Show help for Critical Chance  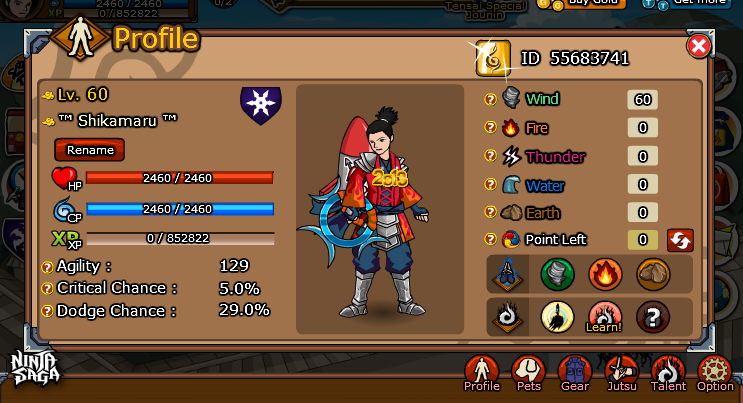(x=47, y=288)
